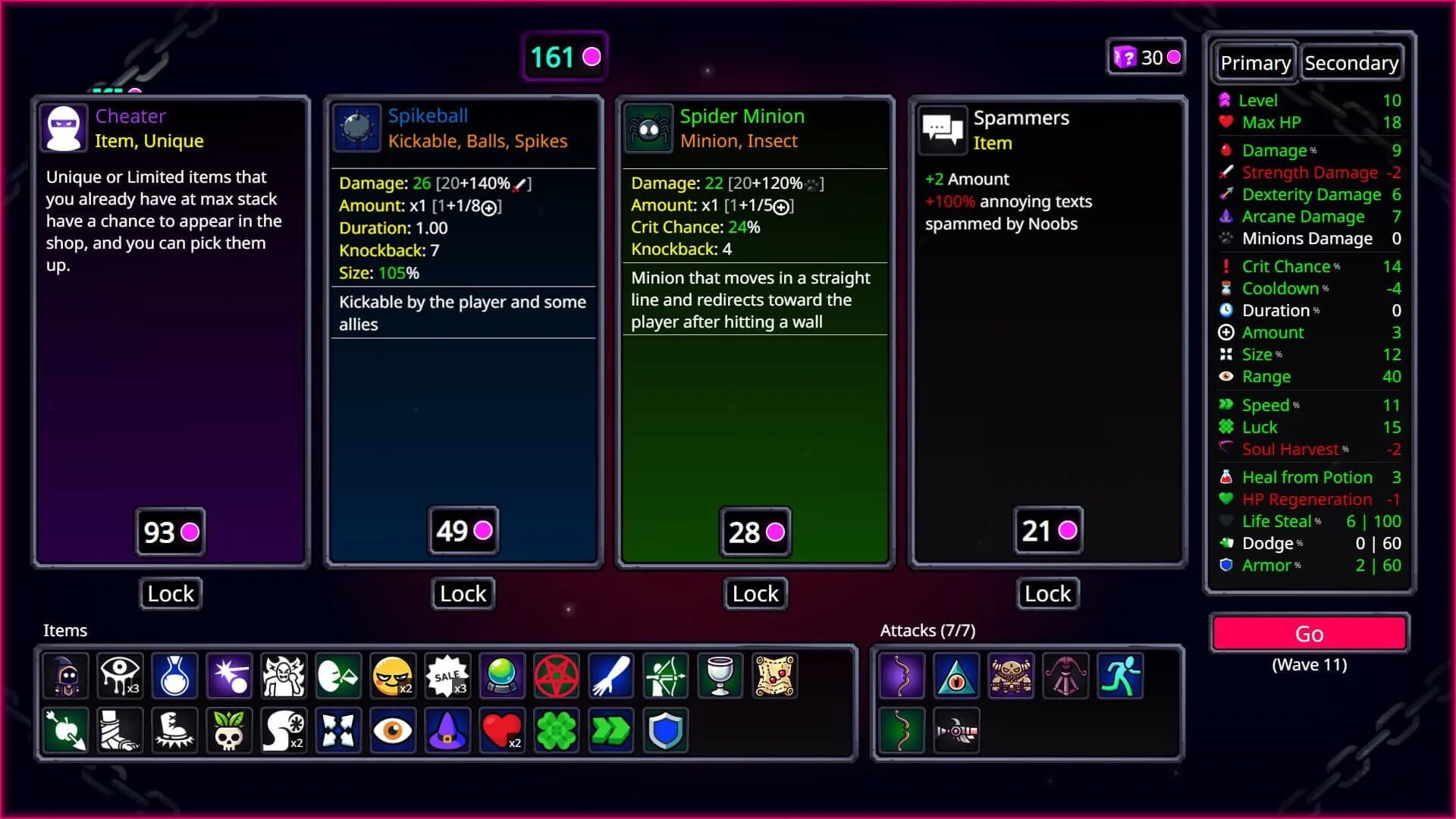Buy the Spider Minion card for 28
1456x819 pixels.
coord(755,532)
